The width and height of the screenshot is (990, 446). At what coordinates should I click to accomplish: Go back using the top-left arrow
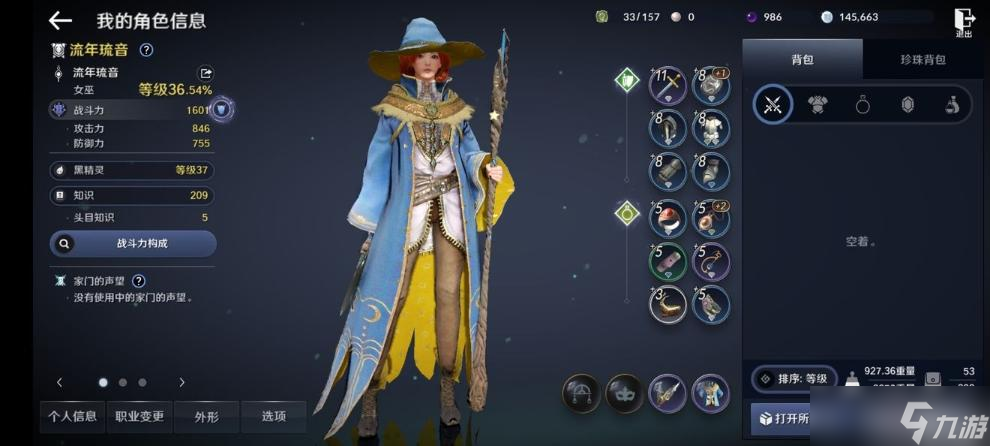(60, 20)
